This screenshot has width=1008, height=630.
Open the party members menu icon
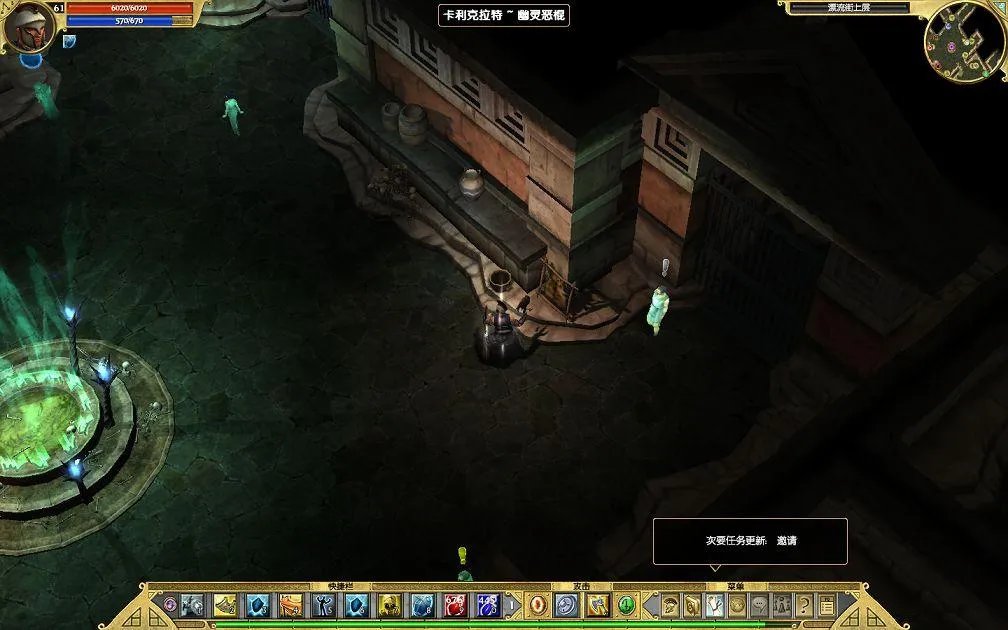coord(782,605)
